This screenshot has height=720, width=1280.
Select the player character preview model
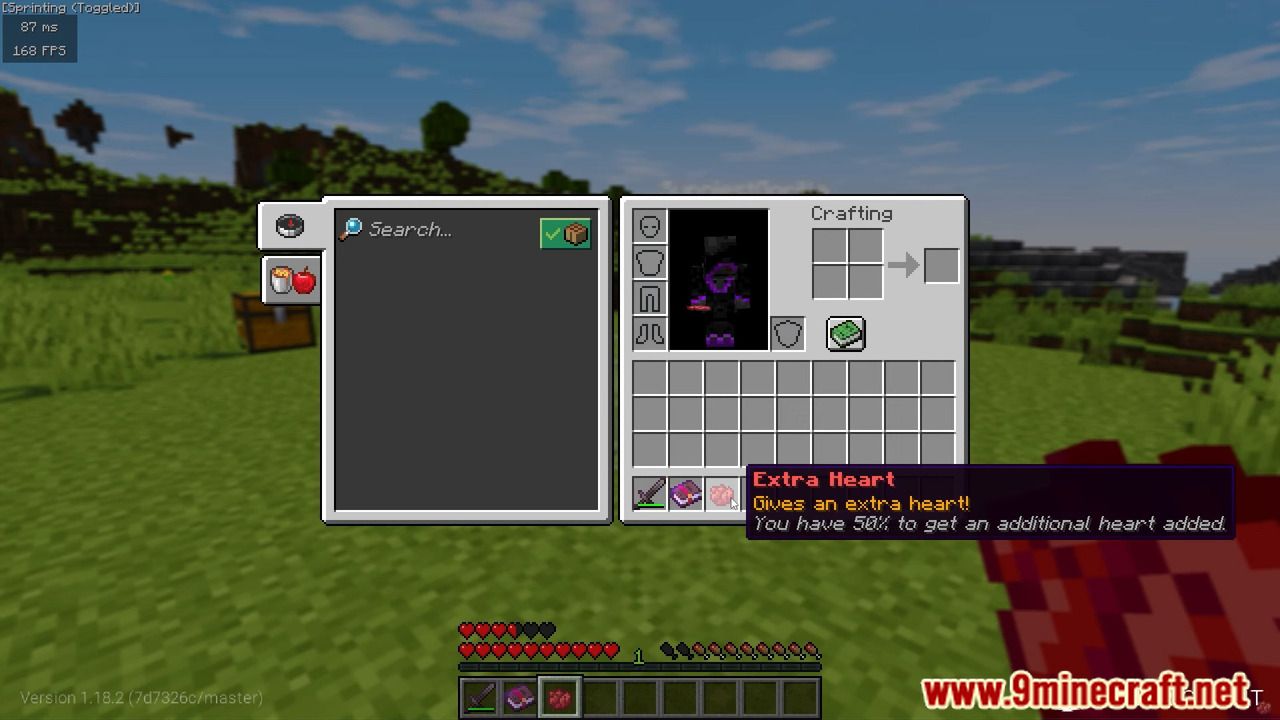coord(720,280)
